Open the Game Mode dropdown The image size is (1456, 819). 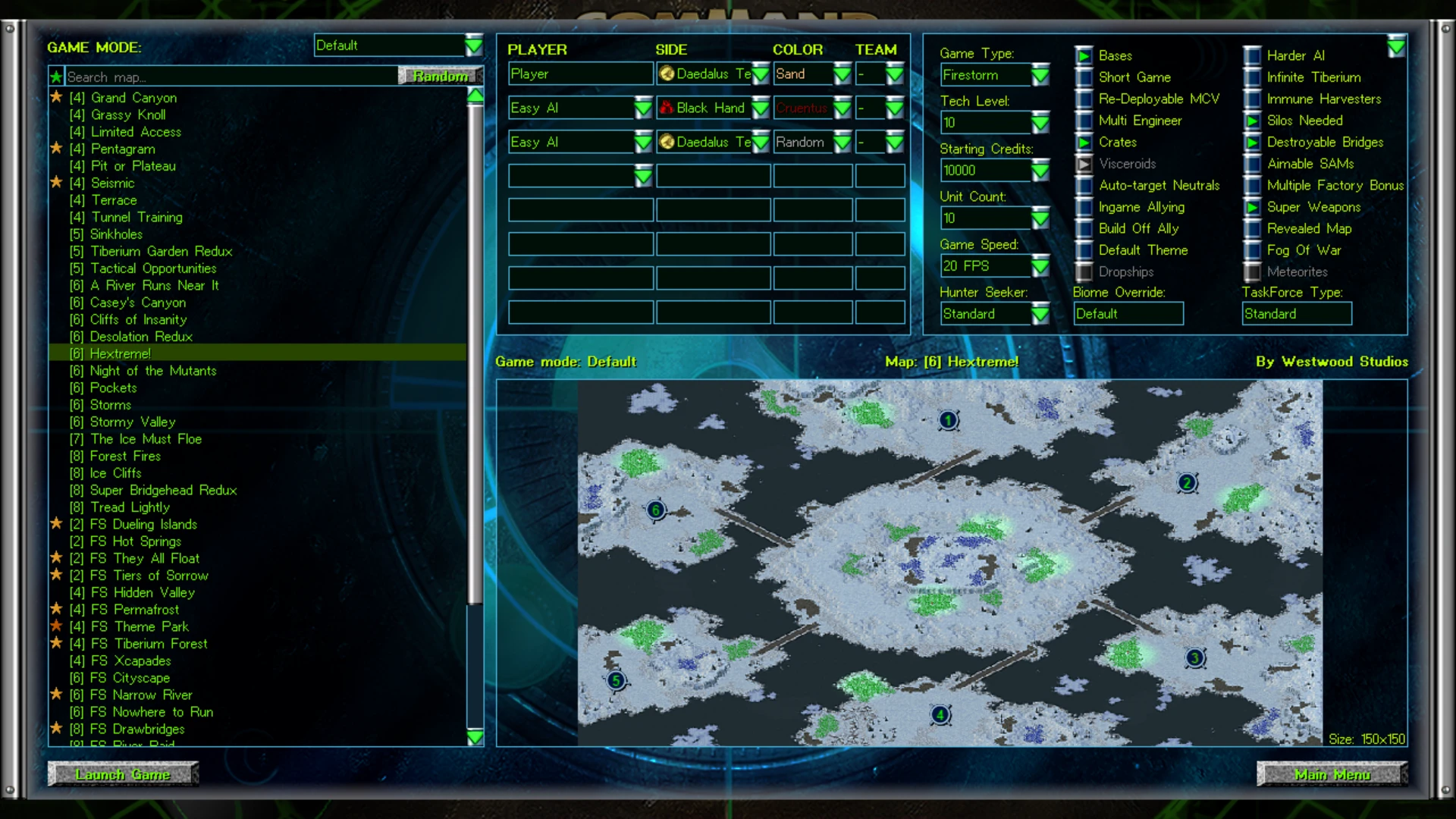(473, 45)
